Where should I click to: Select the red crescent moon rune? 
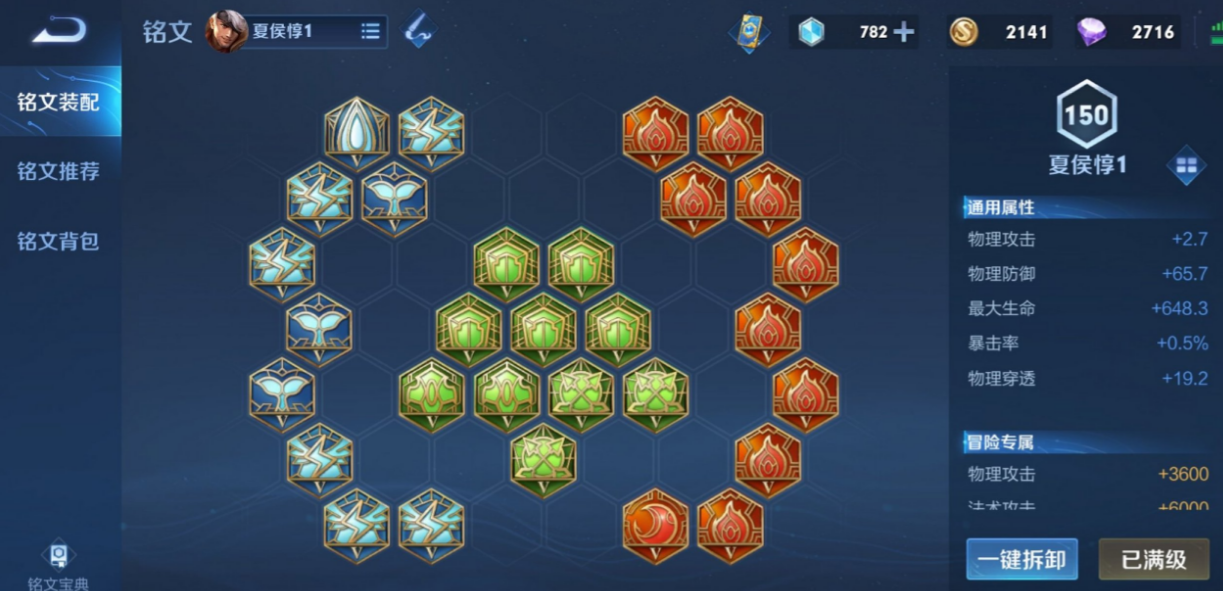click(656, 526)
